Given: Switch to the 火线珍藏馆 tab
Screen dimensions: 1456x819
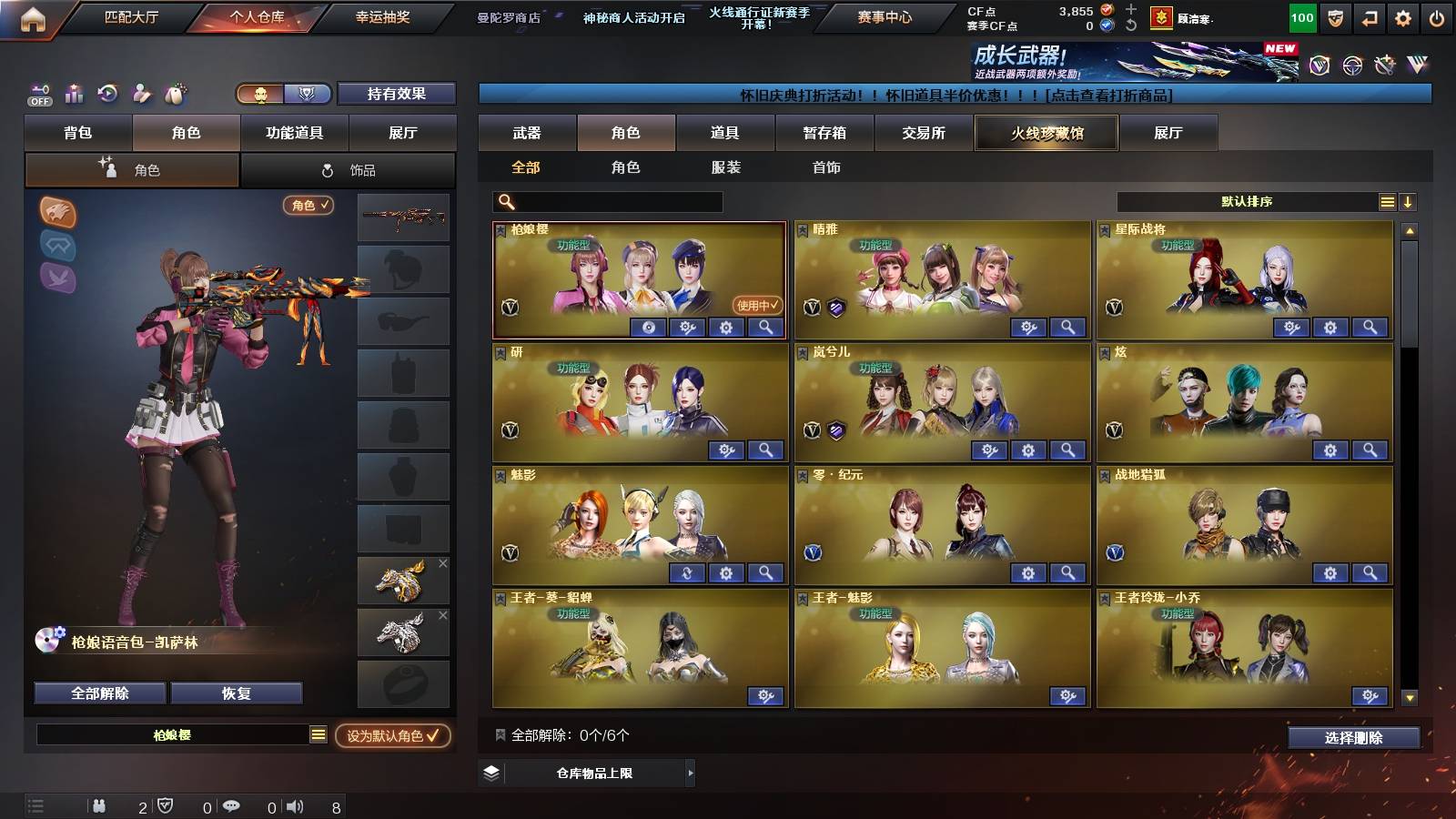Looking at the screenshot, I should [1046, 133].
